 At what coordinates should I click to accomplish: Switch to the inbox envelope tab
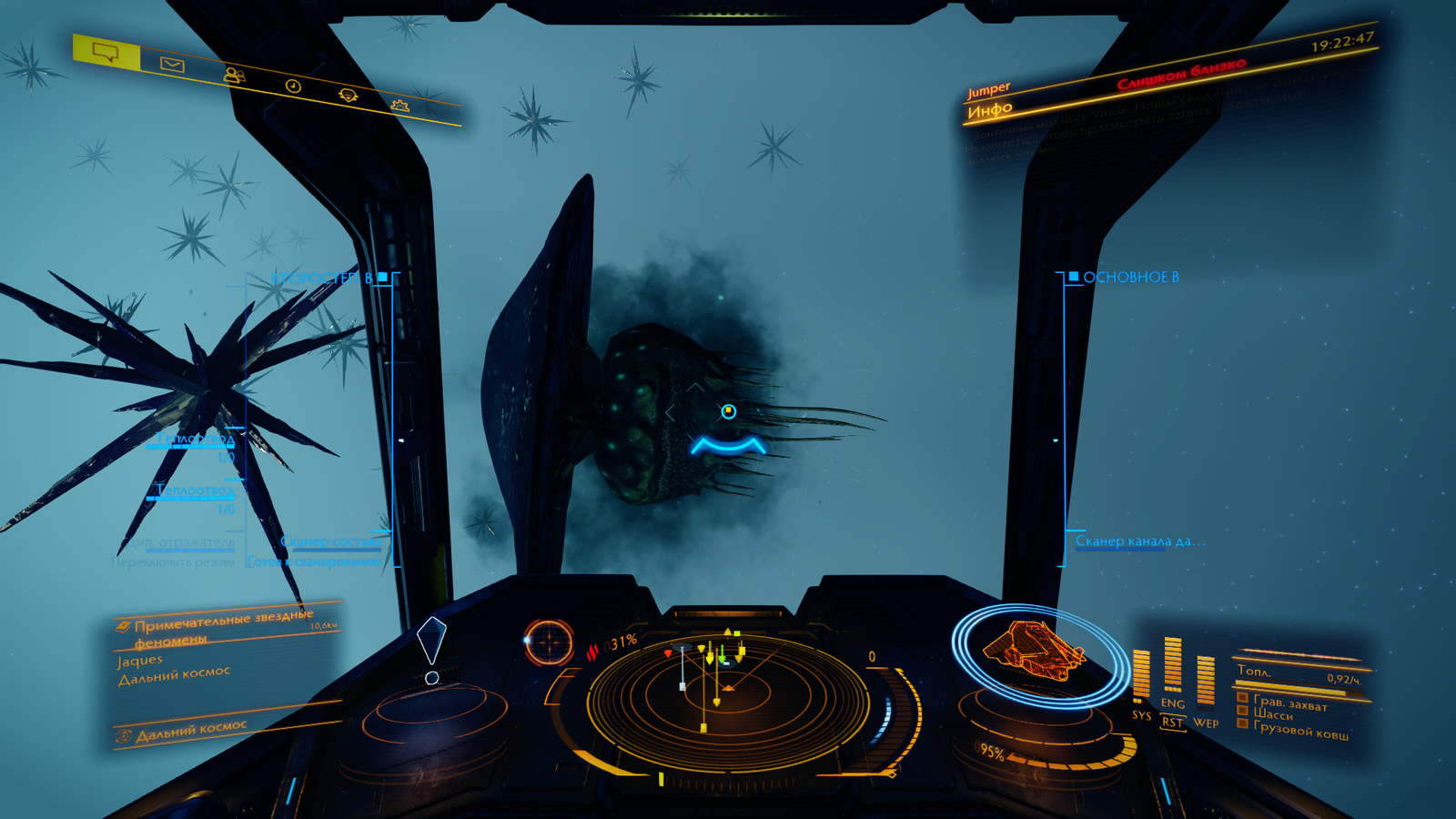[172, 64]
